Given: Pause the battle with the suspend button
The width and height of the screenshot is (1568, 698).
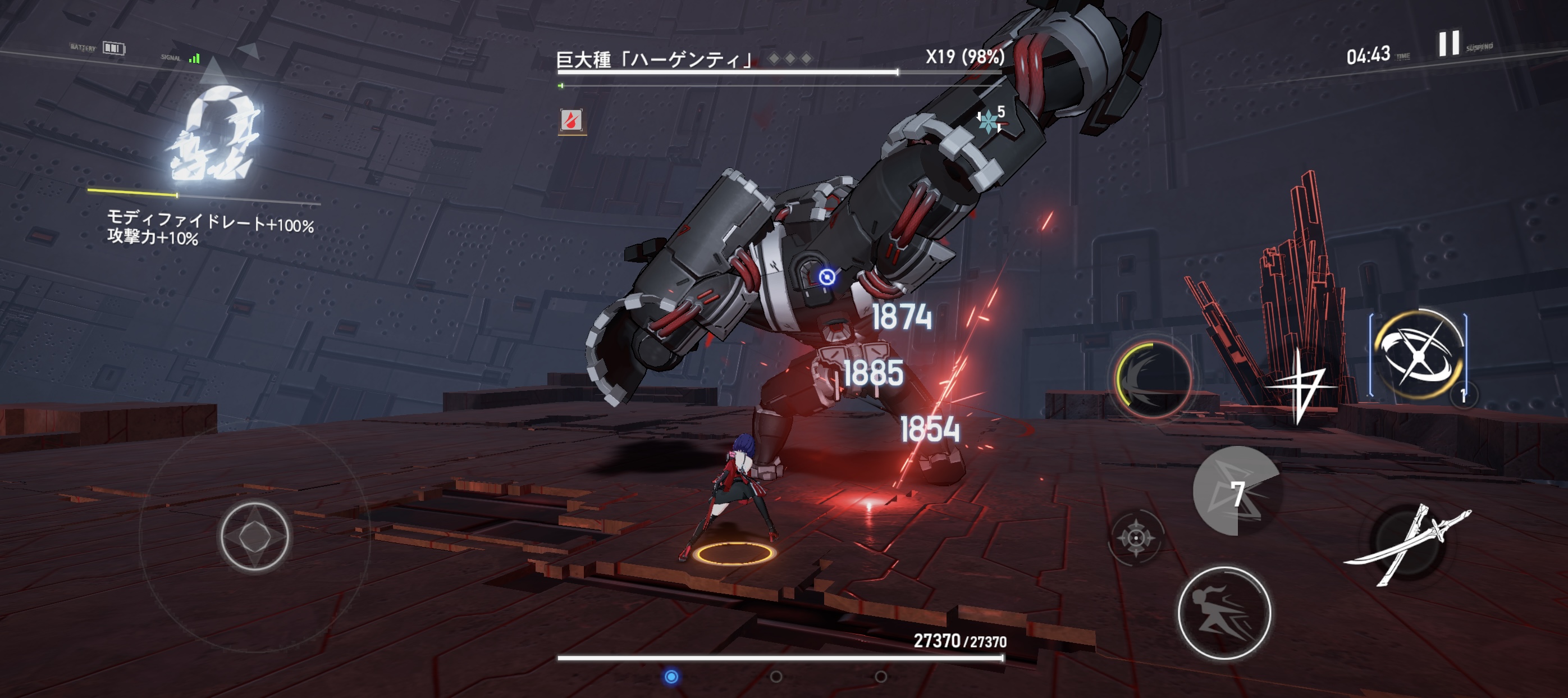Looking at the screenshot, I should coord(1448,44).
